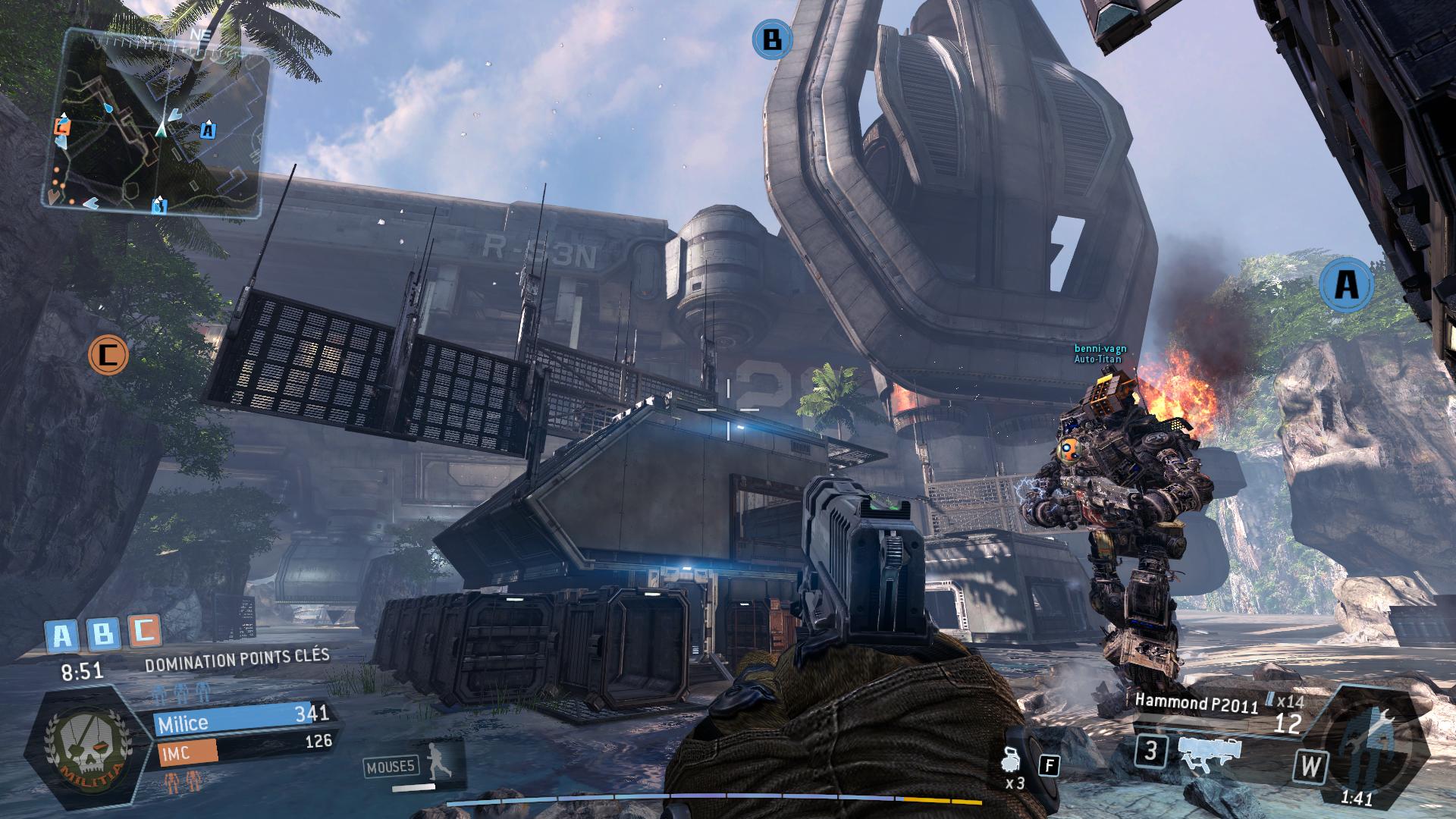The height and width of the screenshot is (819, 1456).
Task: Select hardpoint B objective marker
Action: point(772,39)
